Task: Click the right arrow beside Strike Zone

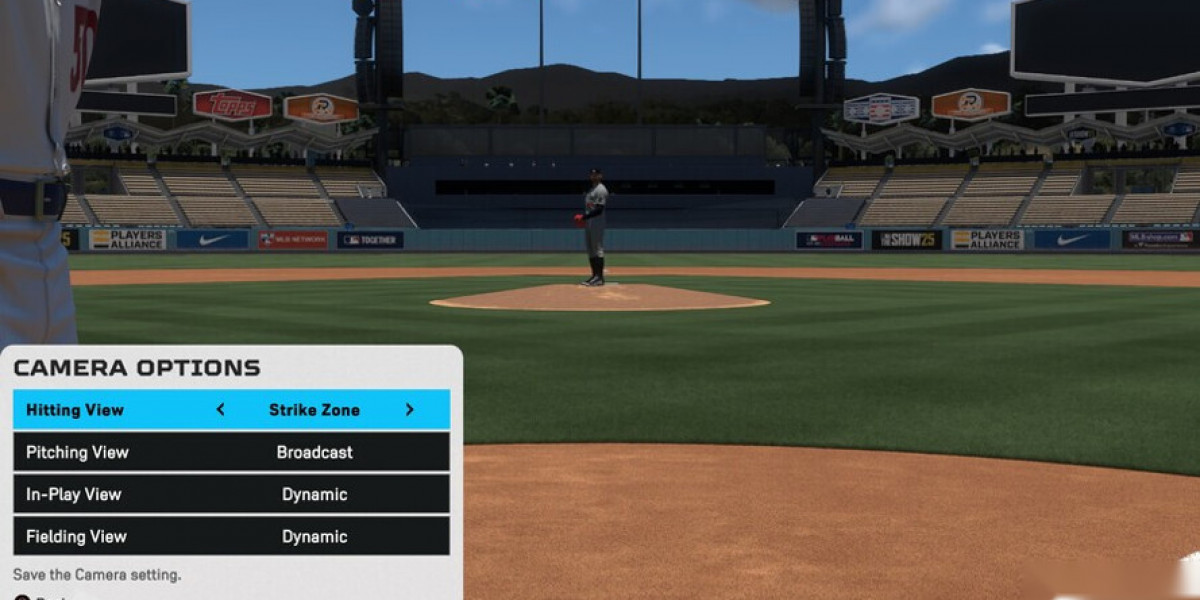Action: (409, 410)
